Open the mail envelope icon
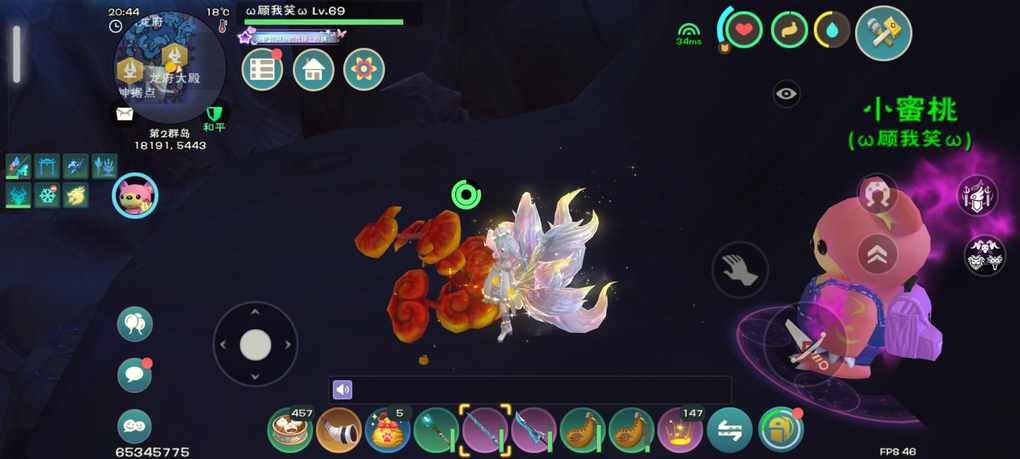1020x459 pixels. (125, 114)
